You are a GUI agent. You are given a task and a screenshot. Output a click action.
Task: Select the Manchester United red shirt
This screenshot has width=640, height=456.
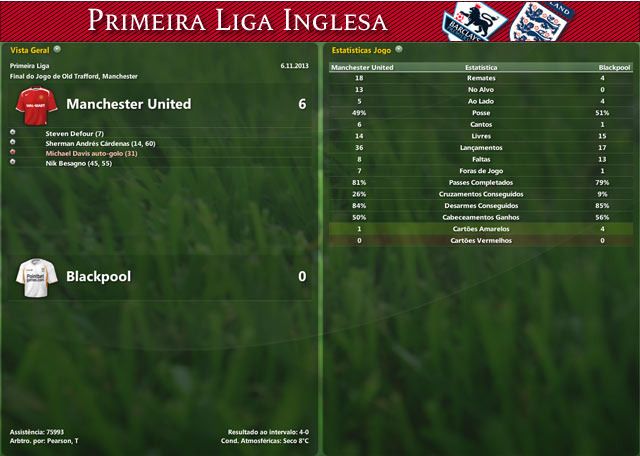pos(36,104)
